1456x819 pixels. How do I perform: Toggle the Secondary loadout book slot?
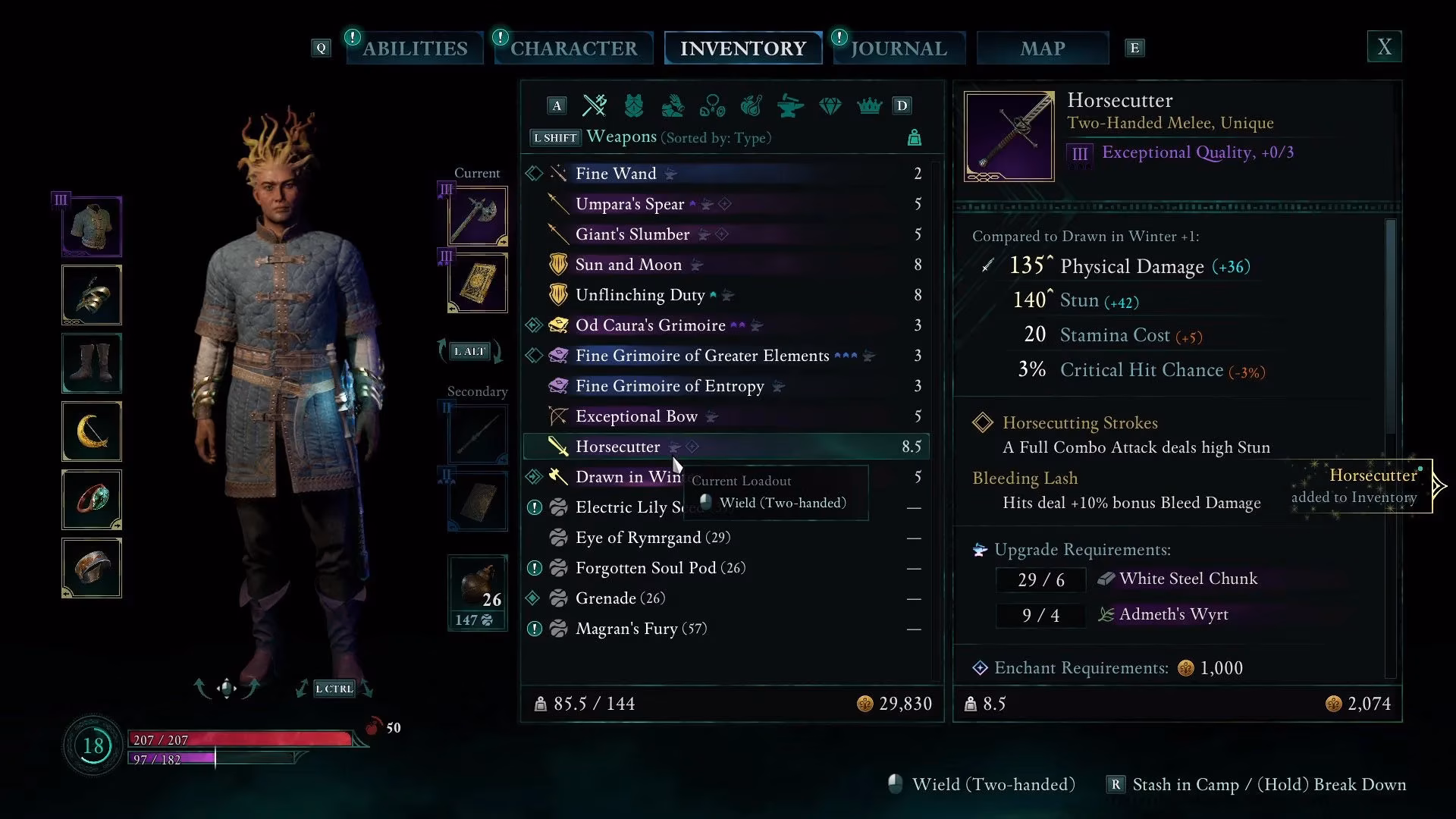tap(477, 501)
